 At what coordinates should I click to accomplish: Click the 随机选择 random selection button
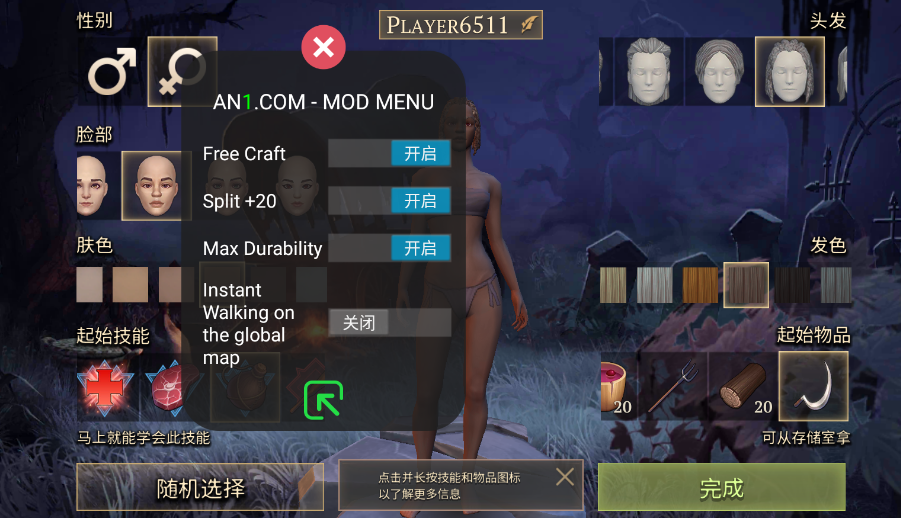pyautogui.click(x=200, y=488)
